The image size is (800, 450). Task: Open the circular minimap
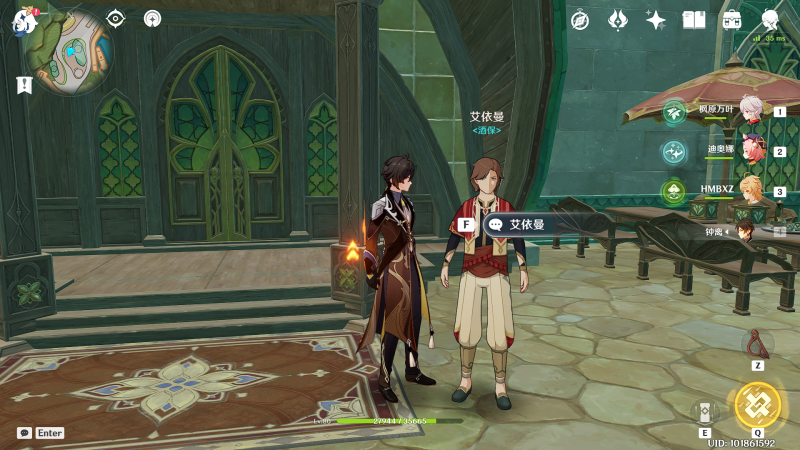[x=69, y=52]
